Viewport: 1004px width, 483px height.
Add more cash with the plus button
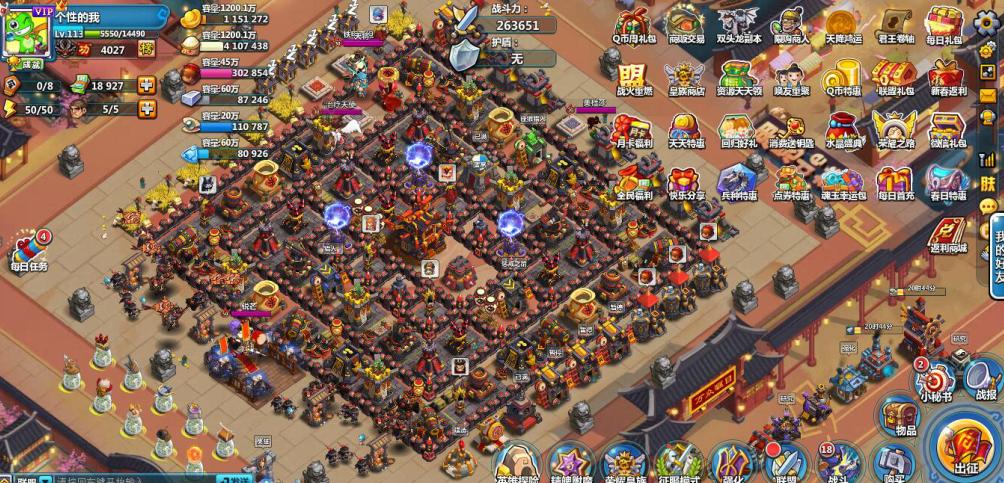147,86
